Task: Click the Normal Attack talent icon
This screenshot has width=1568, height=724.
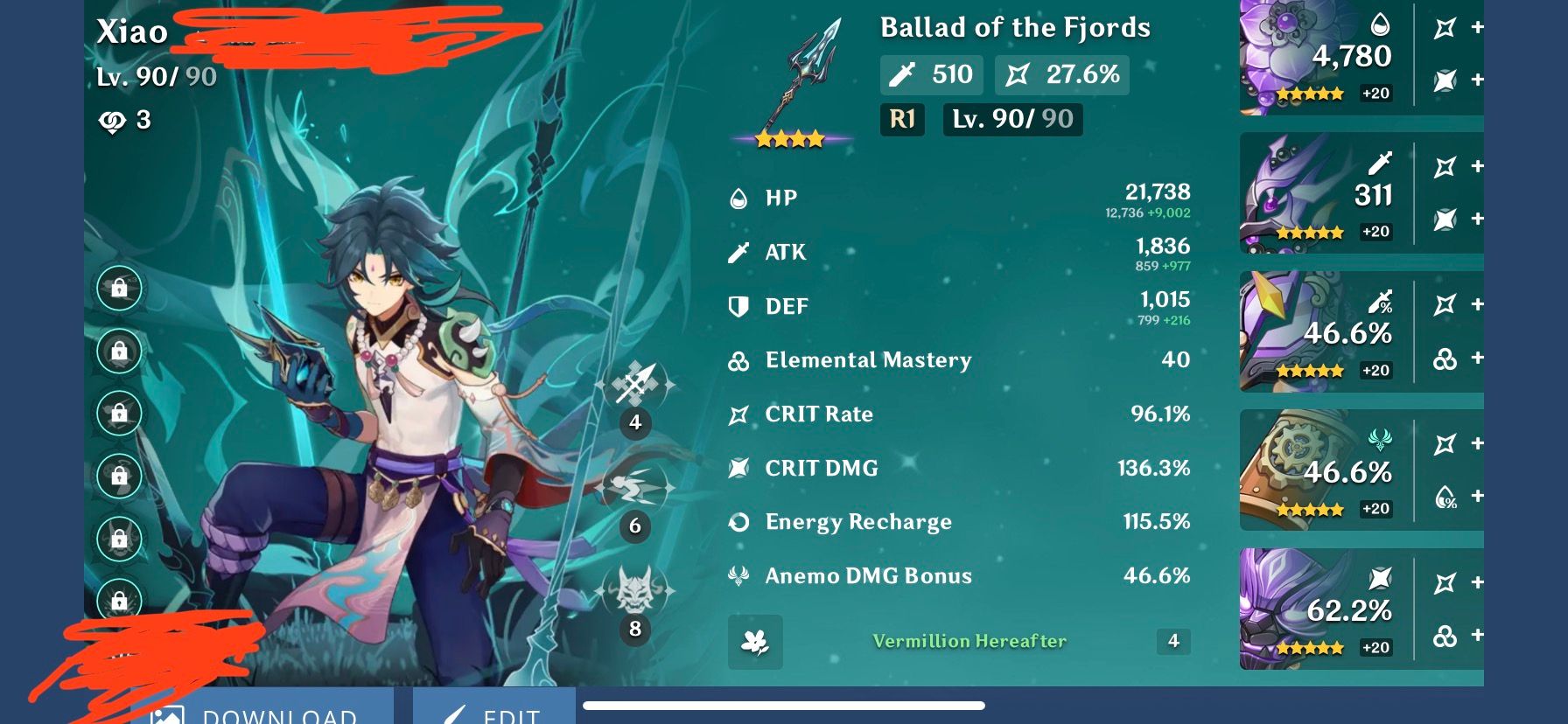Action: coord(634,386)
